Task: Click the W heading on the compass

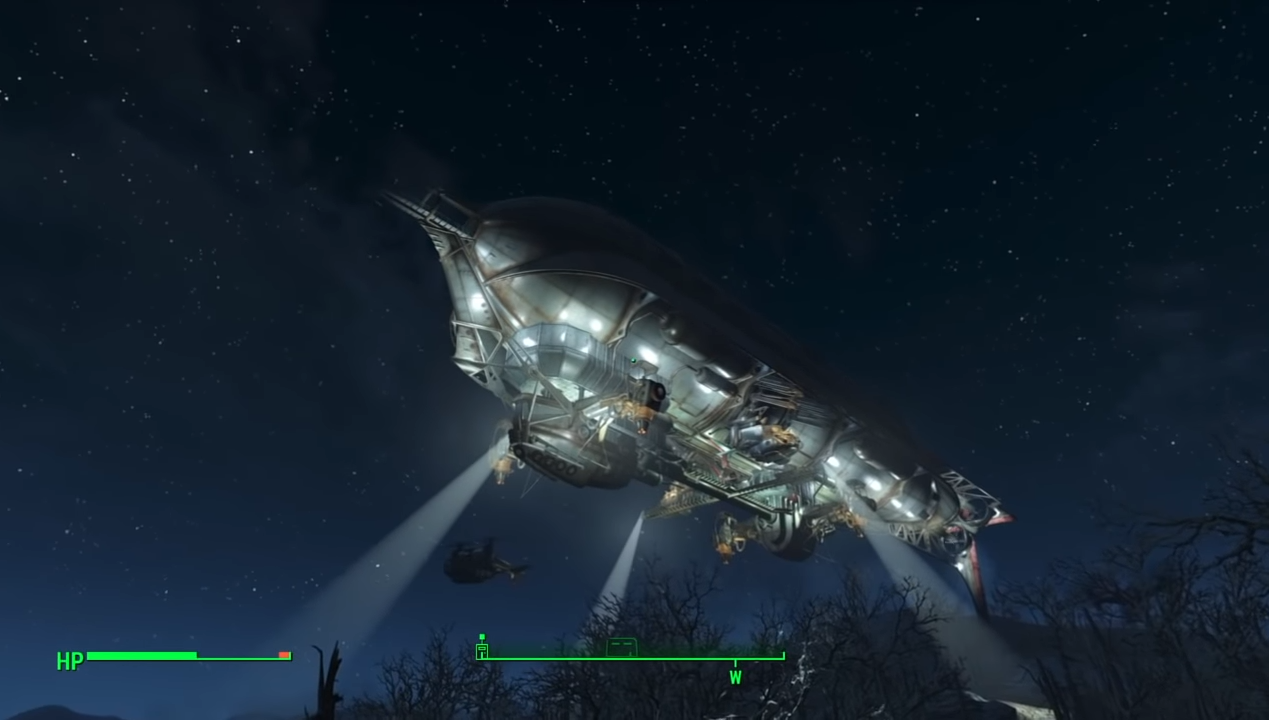Action: coord(735,677)
